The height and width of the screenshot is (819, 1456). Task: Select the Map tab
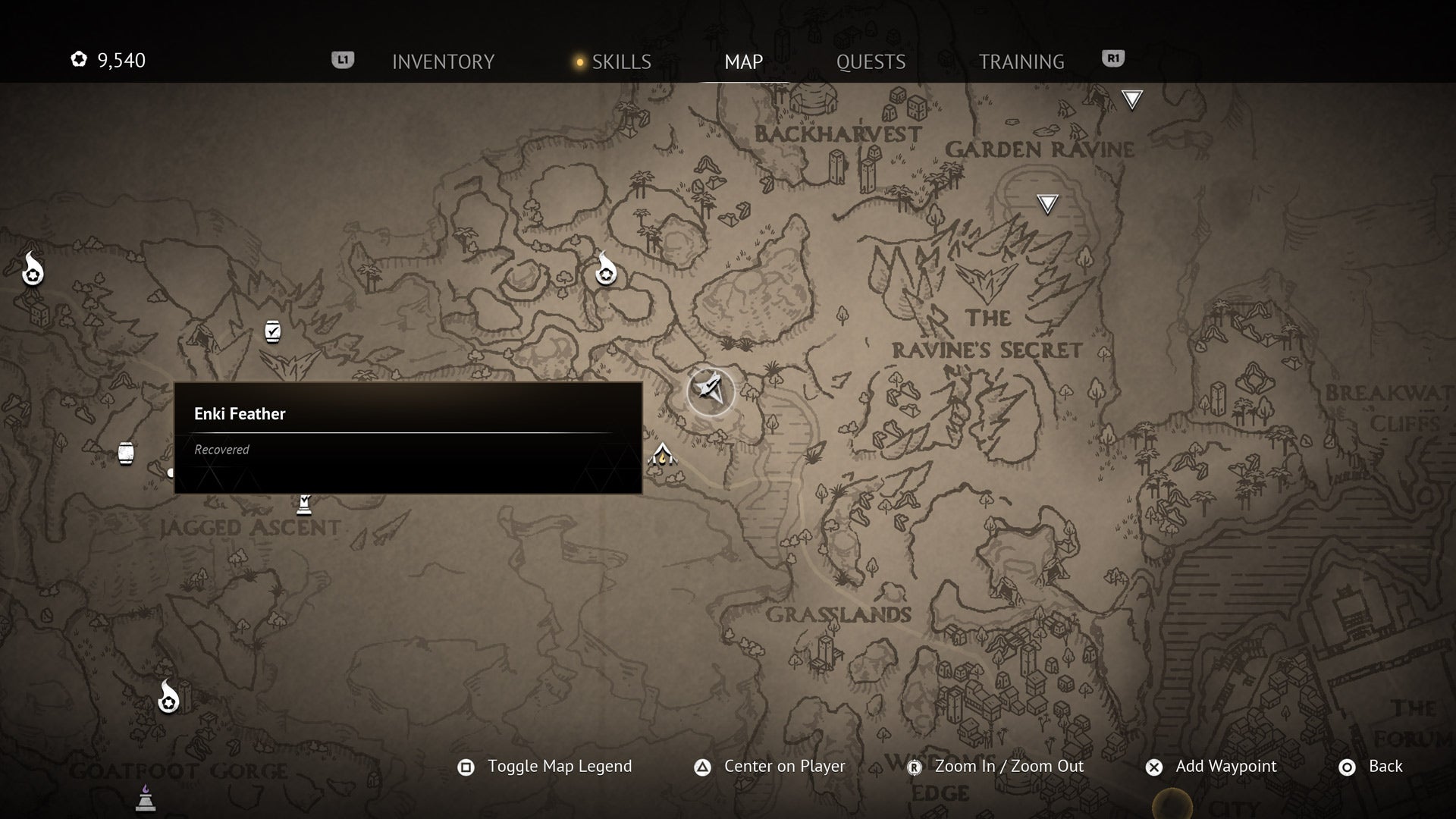coord(743,61)
